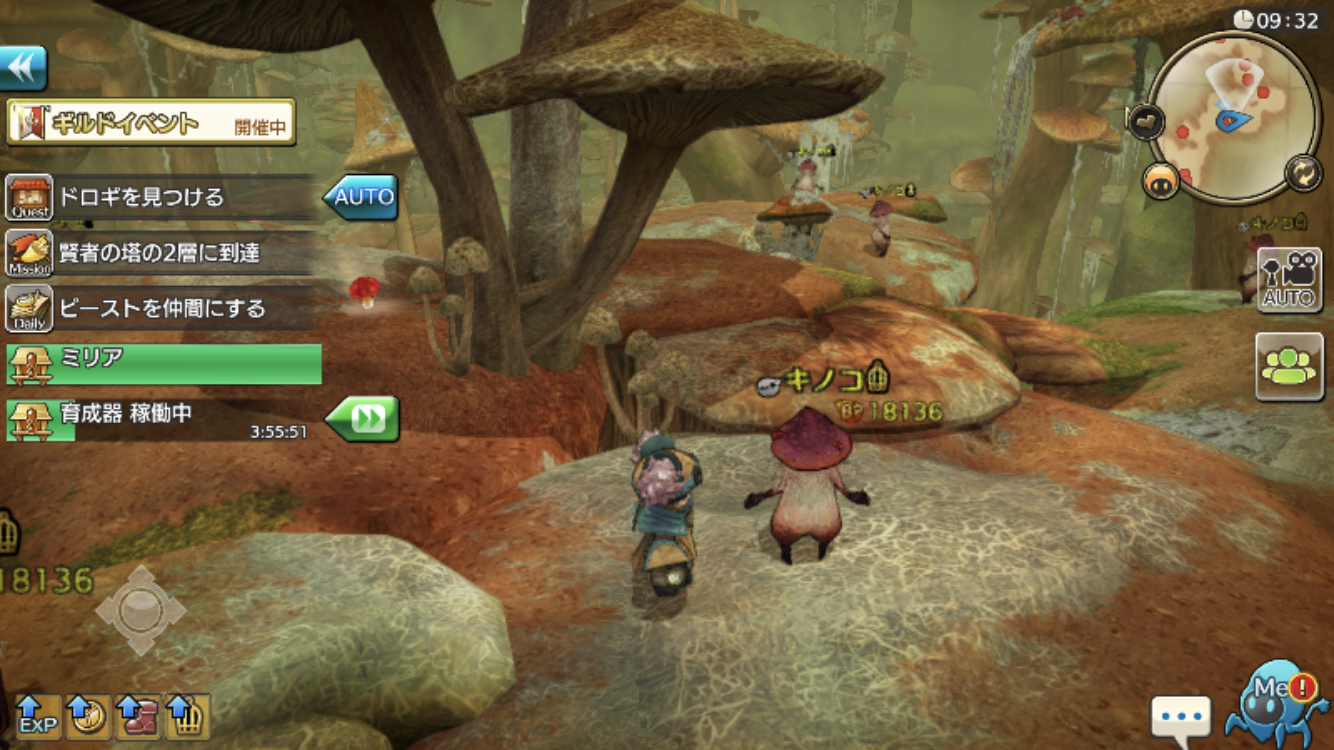Activate the blue AUTO quest button

tap(361, 197)
